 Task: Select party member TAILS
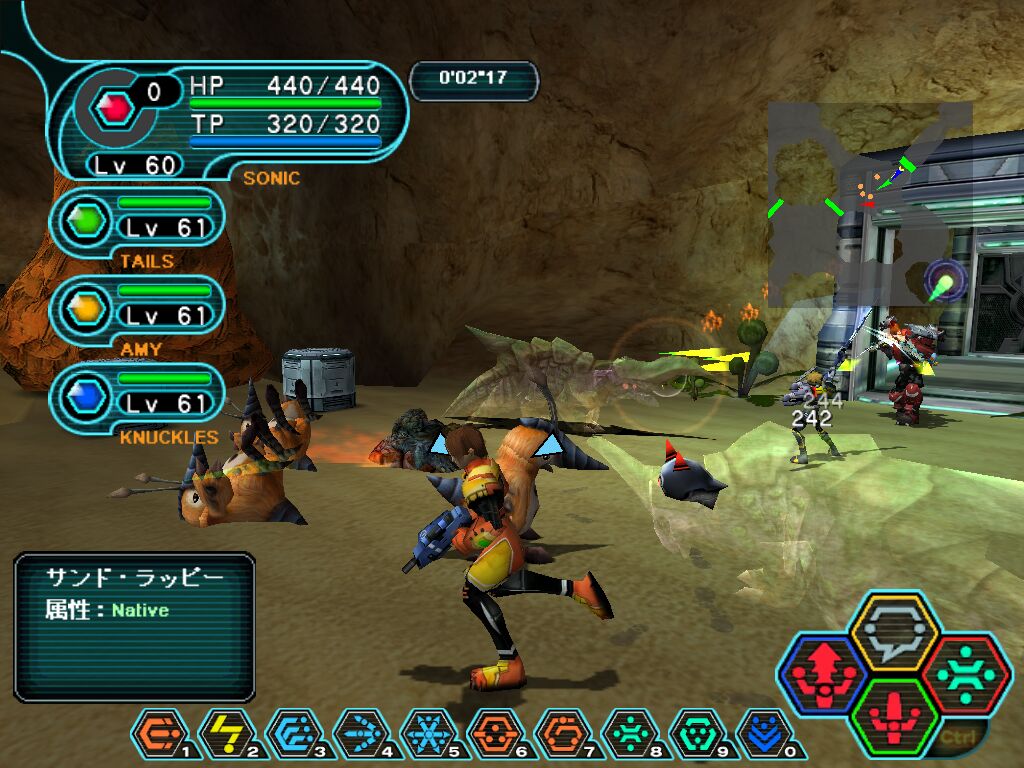tap(138, 218)
